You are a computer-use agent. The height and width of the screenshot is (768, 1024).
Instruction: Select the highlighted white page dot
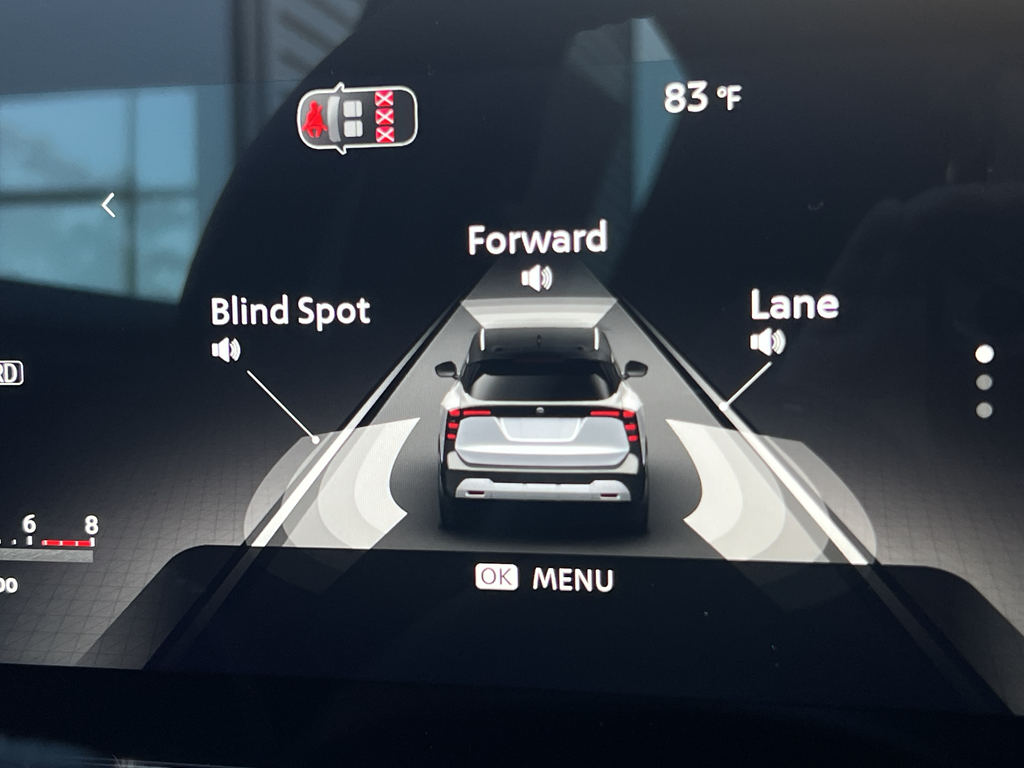pyautogui.click(x=984, y=354)
